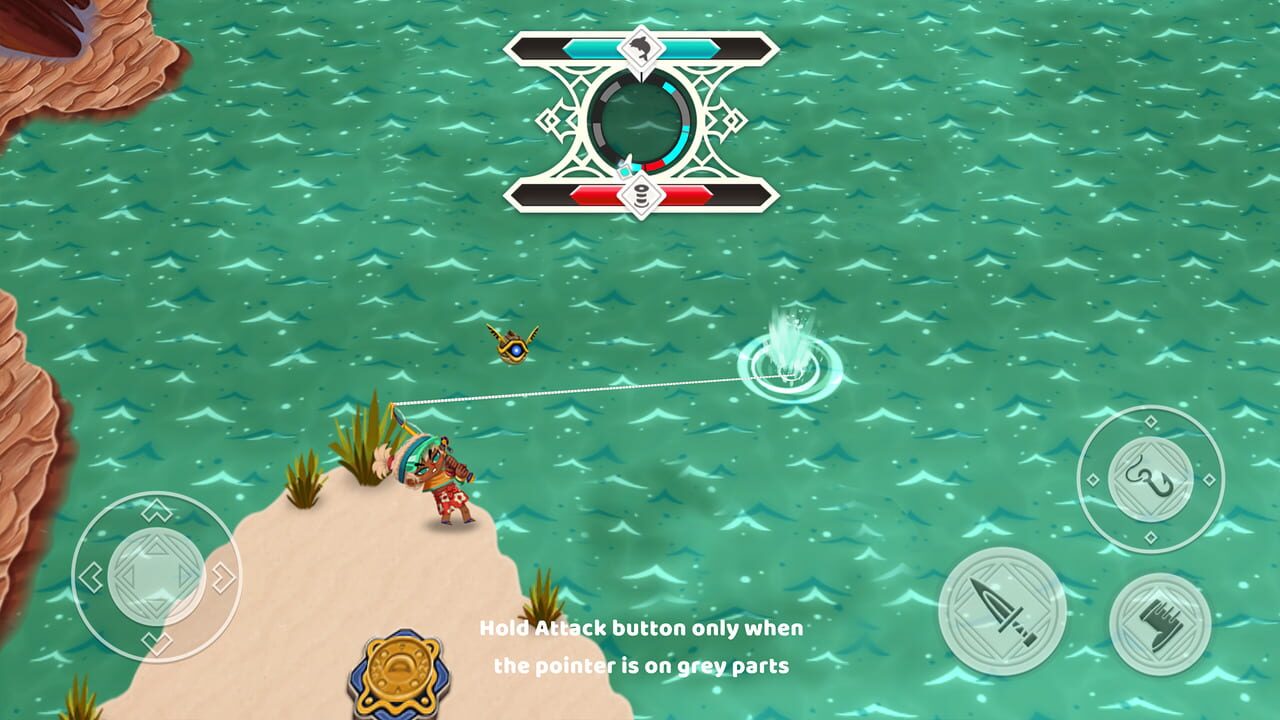Tap the joystick's left arrow
1280x720 pixels.
coord(91,577)
